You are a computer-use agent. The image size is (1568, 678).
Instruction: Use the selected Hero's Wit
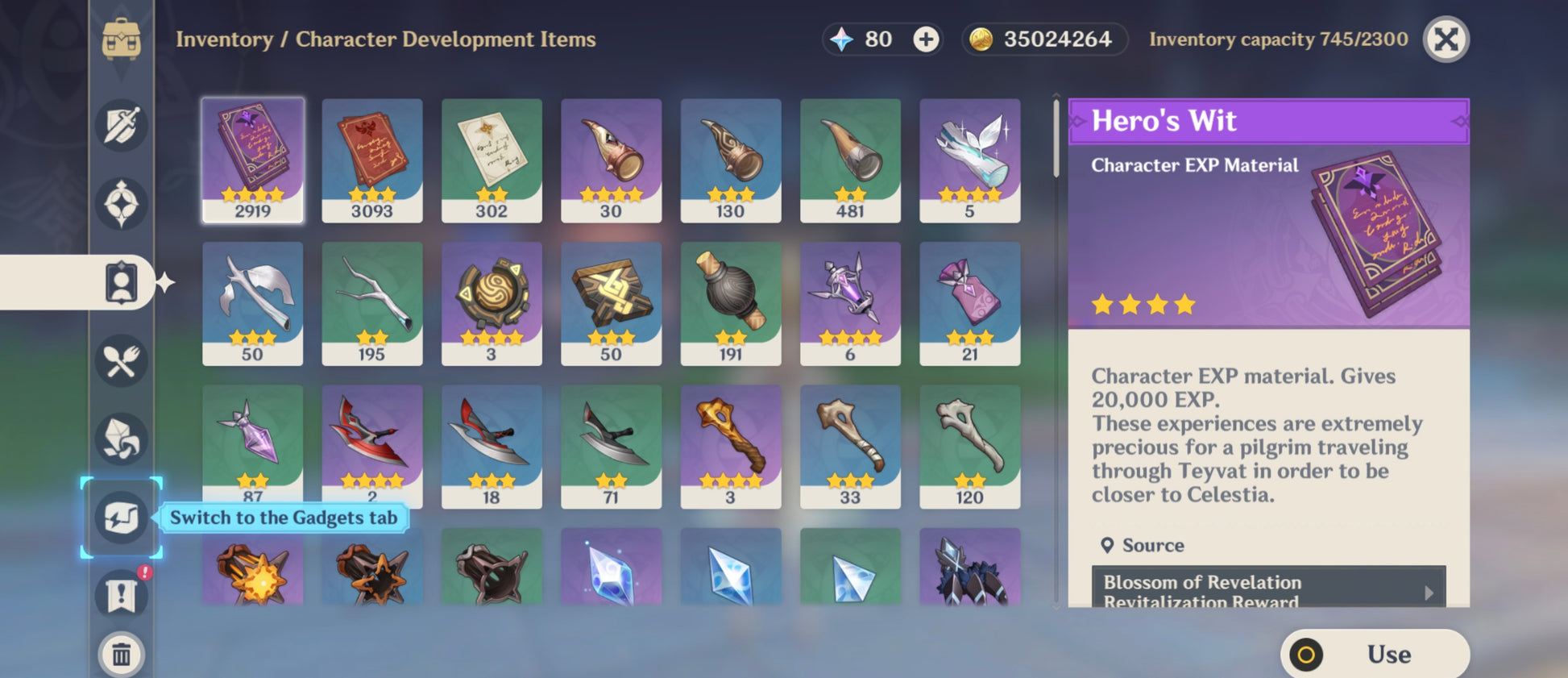point(1375,654)
